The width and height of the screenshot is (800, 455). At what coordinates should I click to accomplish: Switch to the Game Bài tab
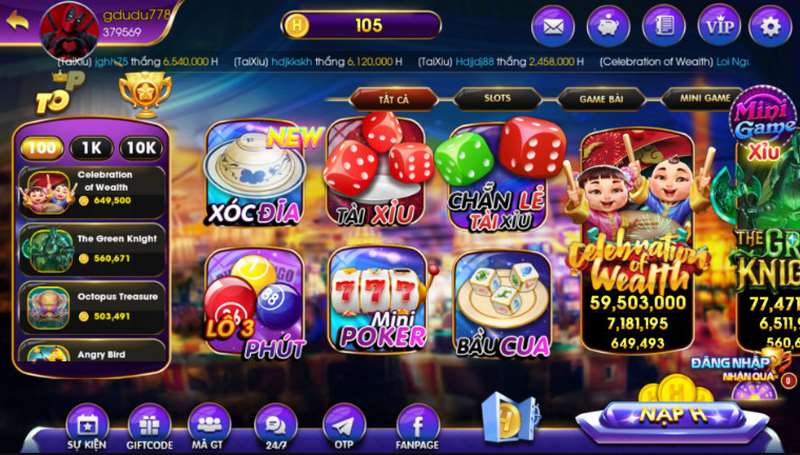pos(600,98)
